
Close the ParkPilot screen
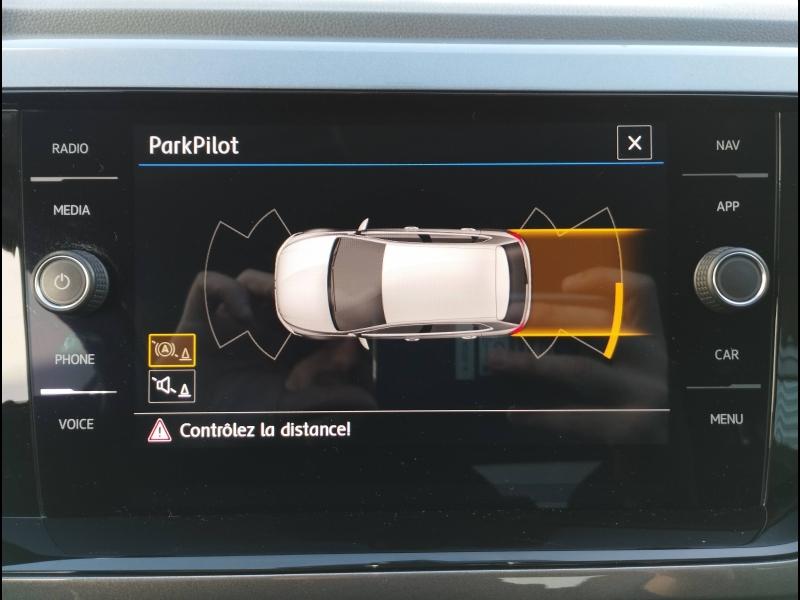pyautogui.click(x=634, y=143)
